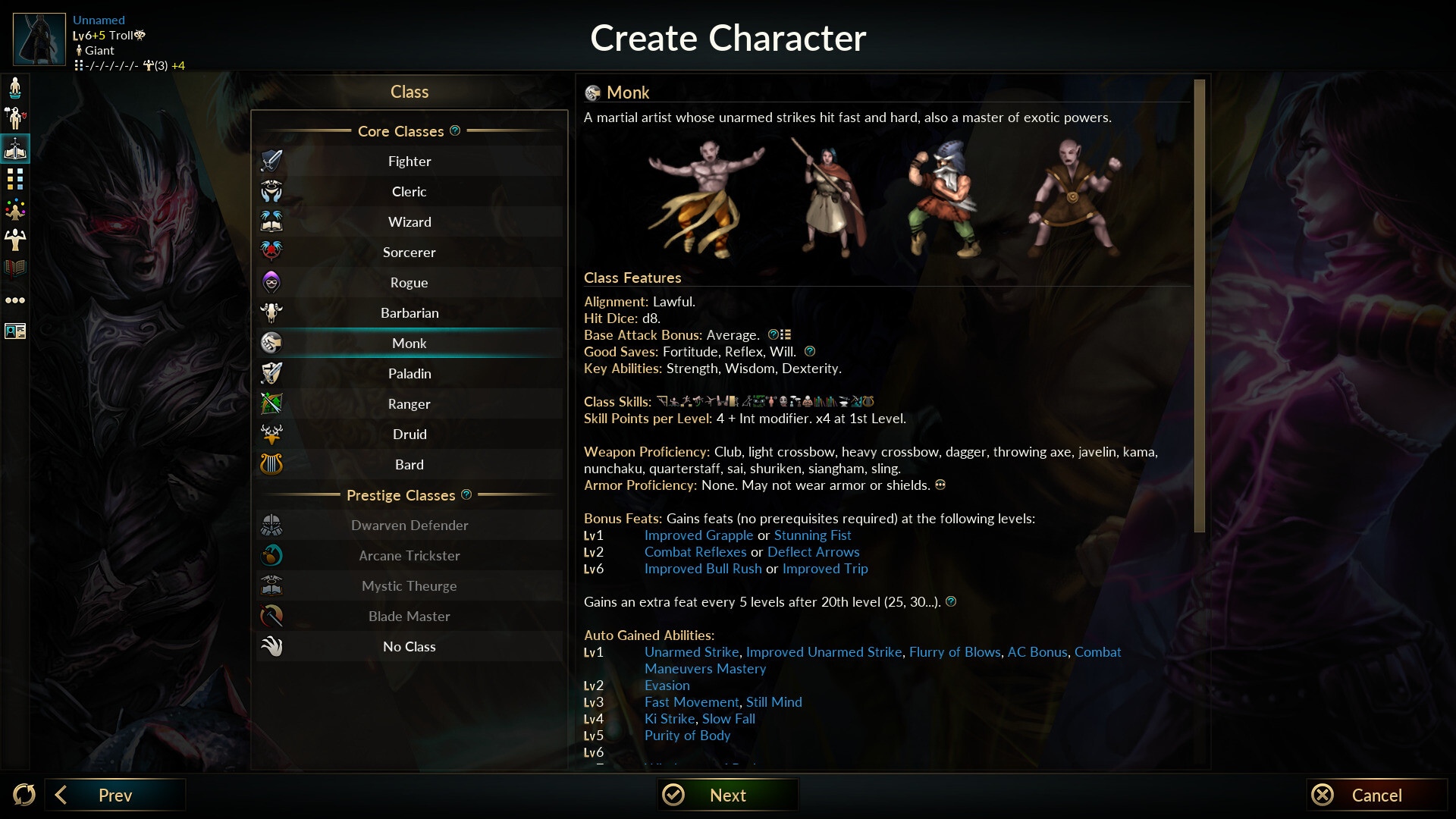Choose the Druid class from the list
Screen dimensions: 1456x819
tap(409, 434)
